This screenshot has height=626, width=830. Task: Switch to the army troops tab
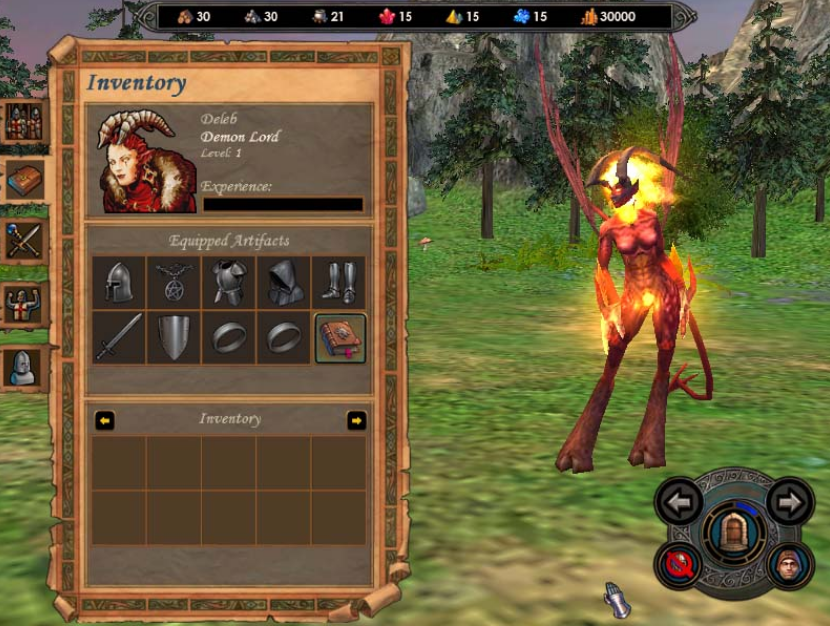coord(22,121)
